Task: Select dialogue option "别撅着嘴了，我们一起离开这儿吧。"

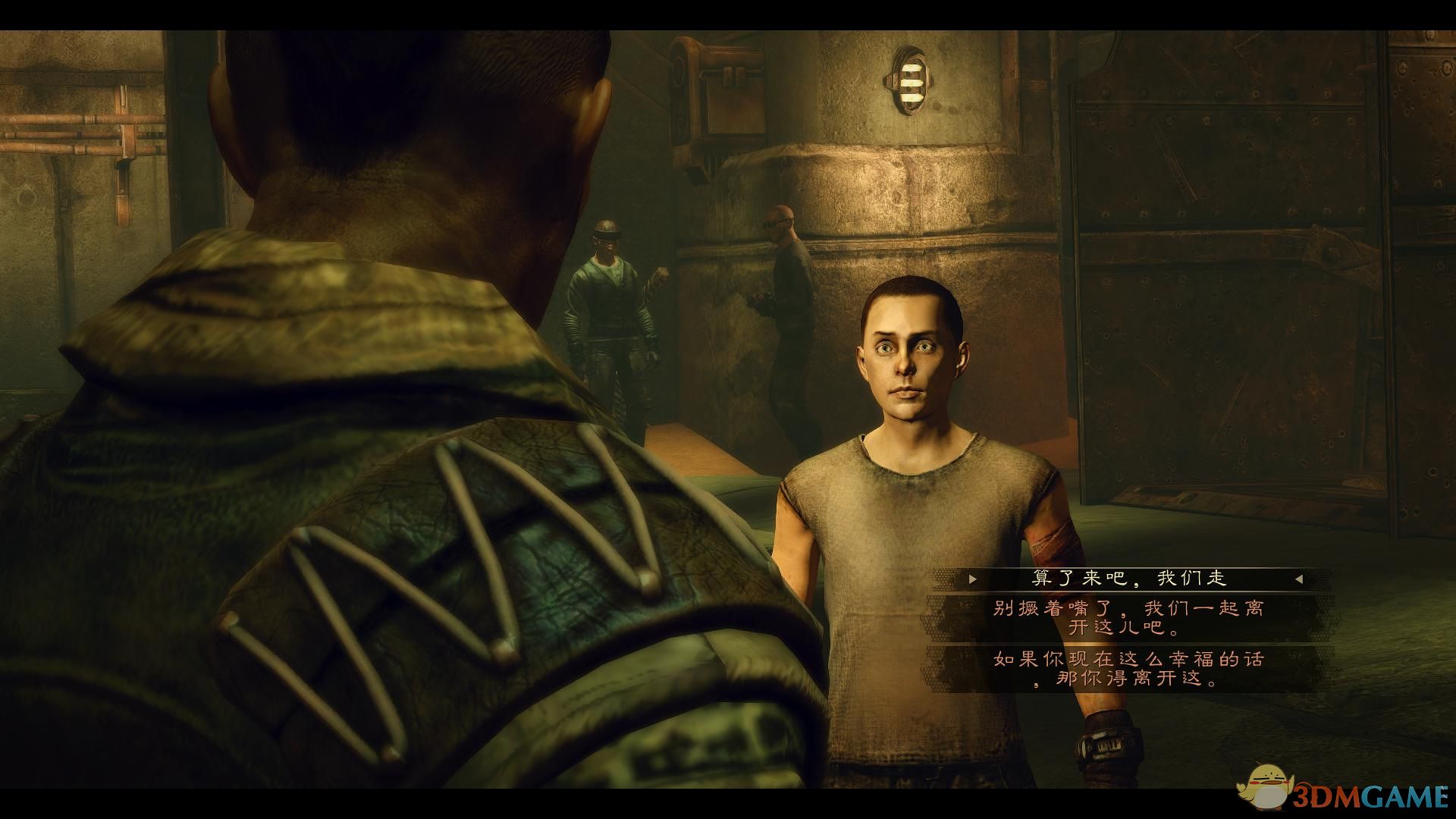Action: pos(1128,618)
